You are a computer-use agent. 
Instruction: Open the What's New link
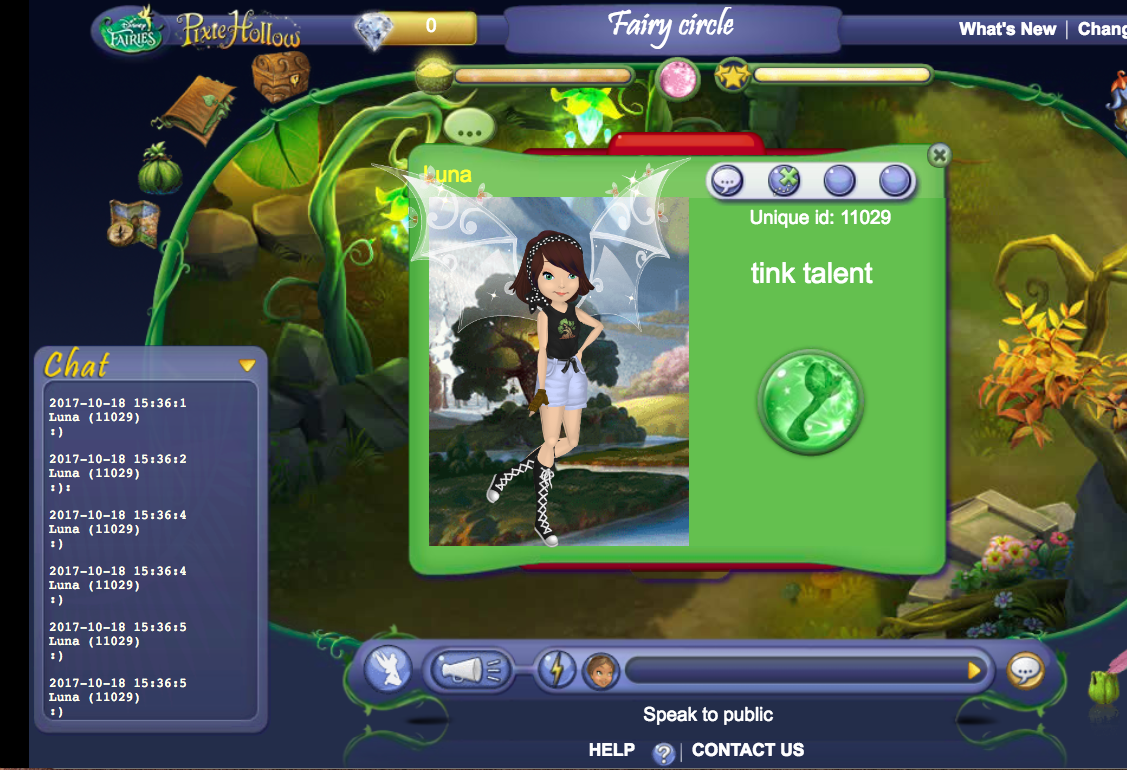(1006, 29)
